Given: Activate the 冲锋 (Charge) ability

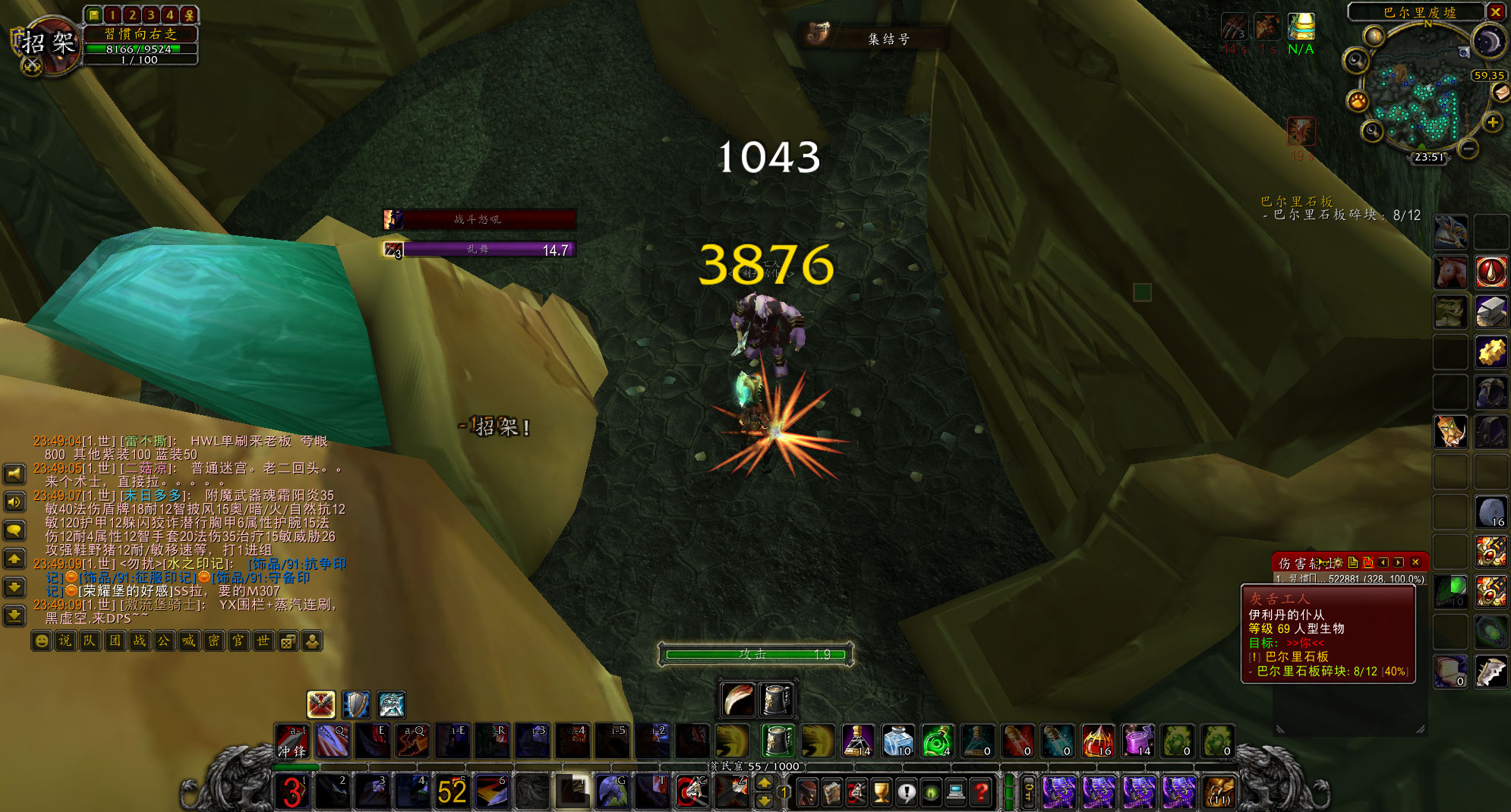Looking at the screenshot, I should click(x=292, y=741).
